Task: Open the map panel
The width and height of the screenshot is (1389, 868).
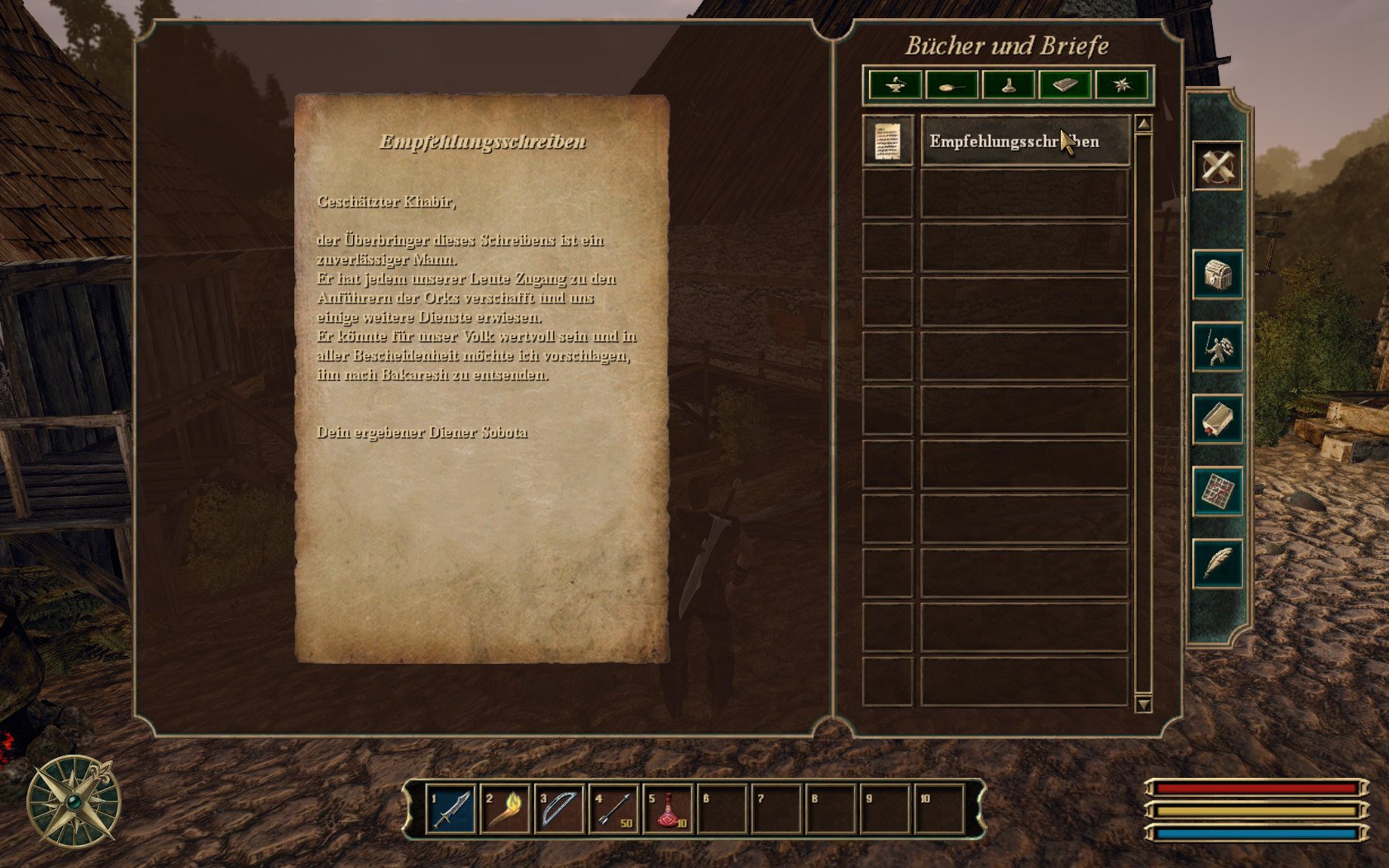Action: (1218, 492)
